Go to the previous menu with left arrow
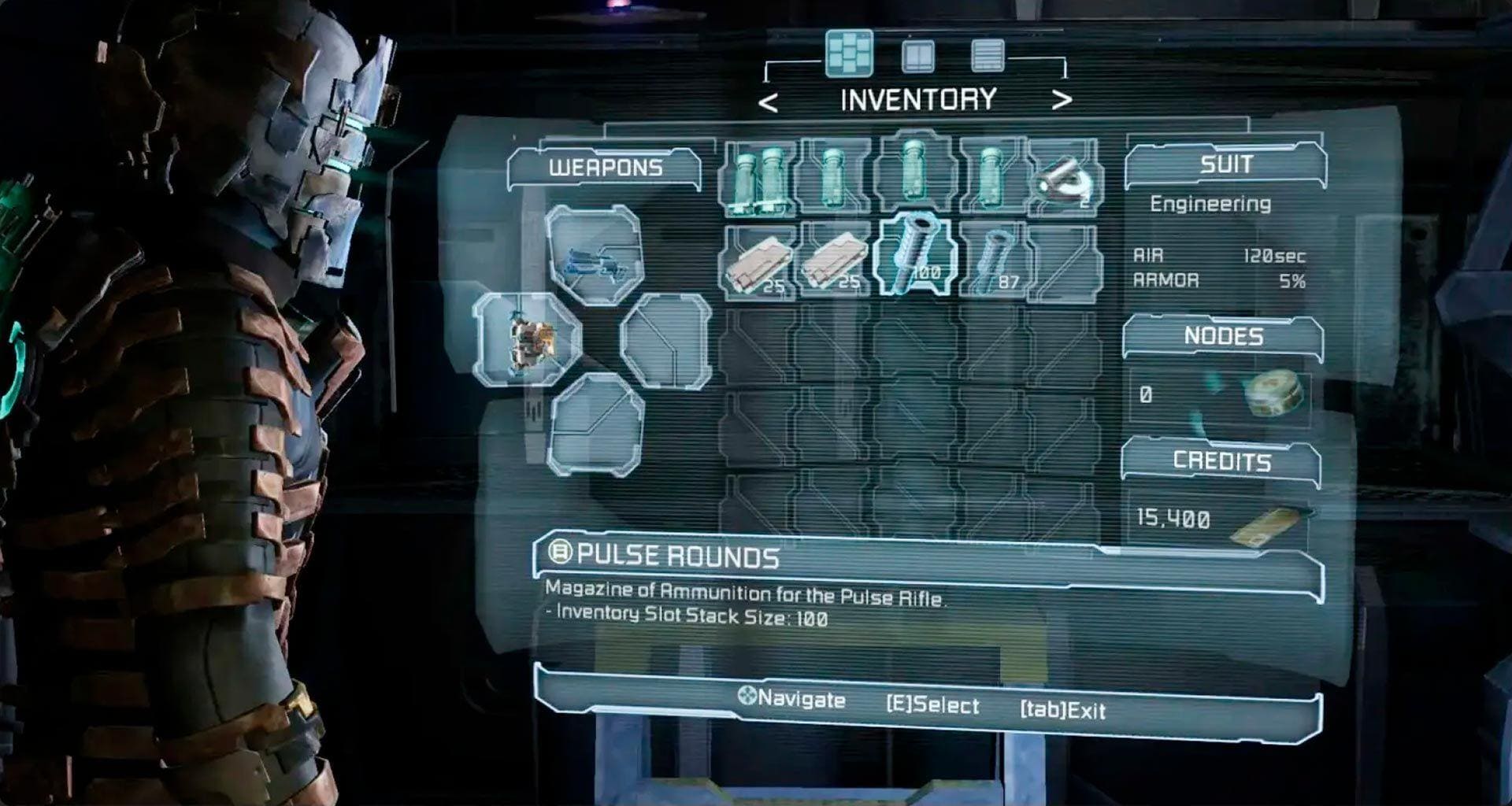This screenshot has height=806, width=1512. (768, 102)
